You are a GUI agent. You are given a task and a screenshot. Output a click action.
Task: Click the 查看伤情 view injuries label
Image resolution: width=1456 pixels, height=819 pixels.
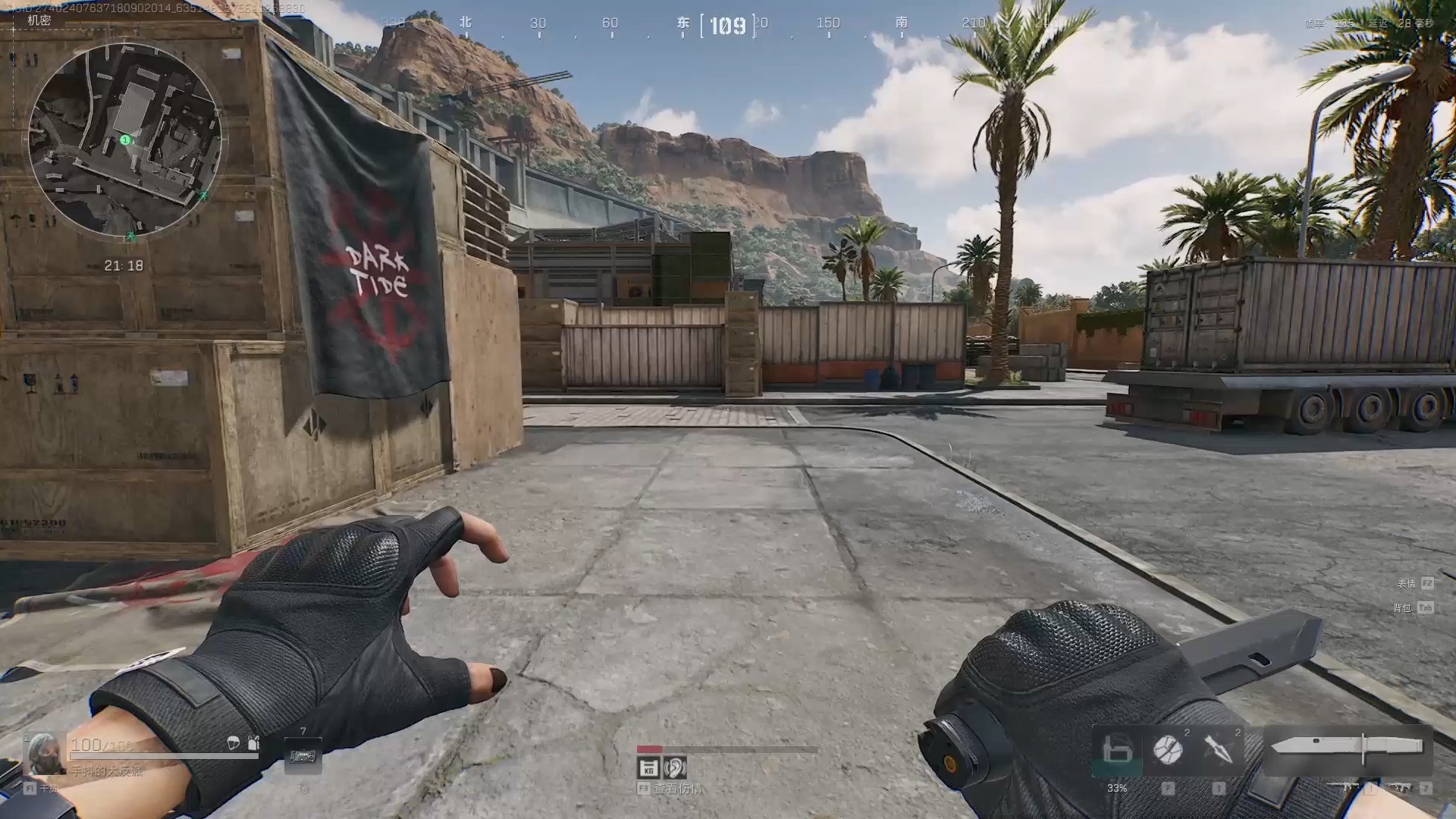(677, 789)
